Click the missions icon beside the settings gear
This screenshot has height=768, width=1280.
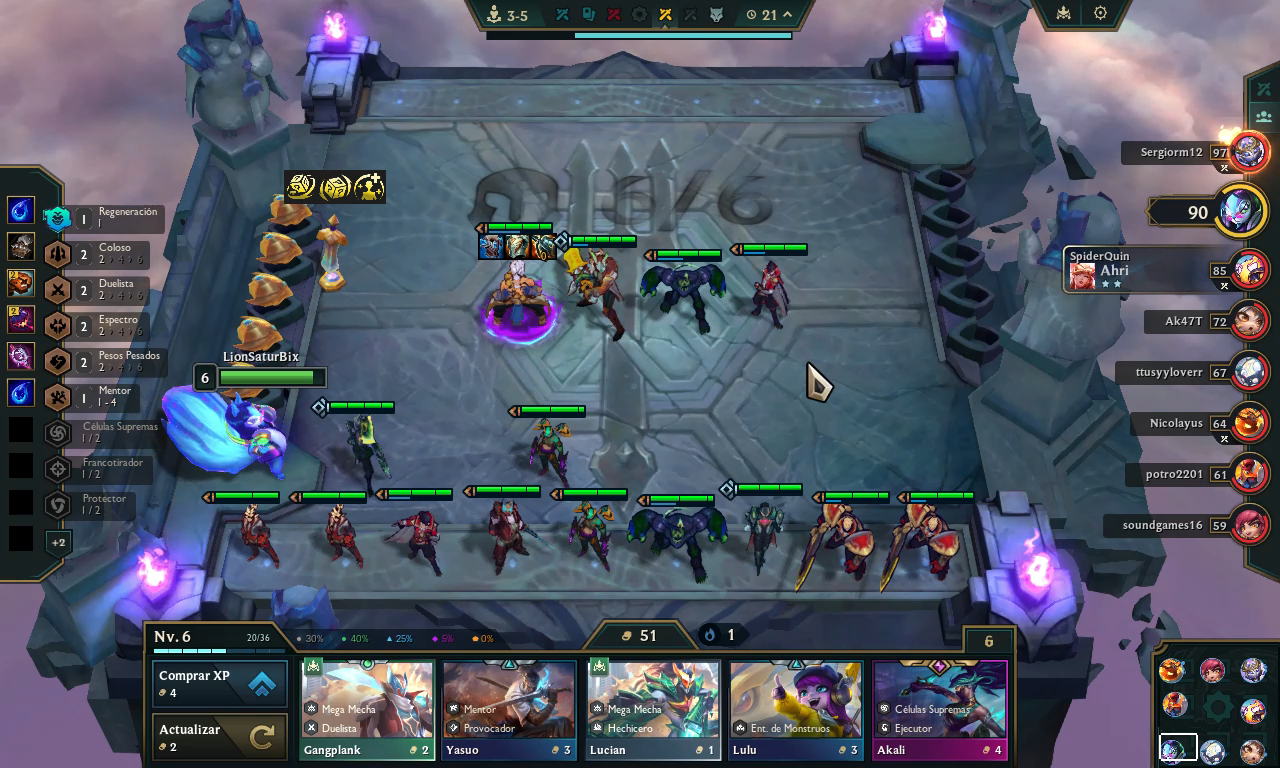(x=1063, y=14)
